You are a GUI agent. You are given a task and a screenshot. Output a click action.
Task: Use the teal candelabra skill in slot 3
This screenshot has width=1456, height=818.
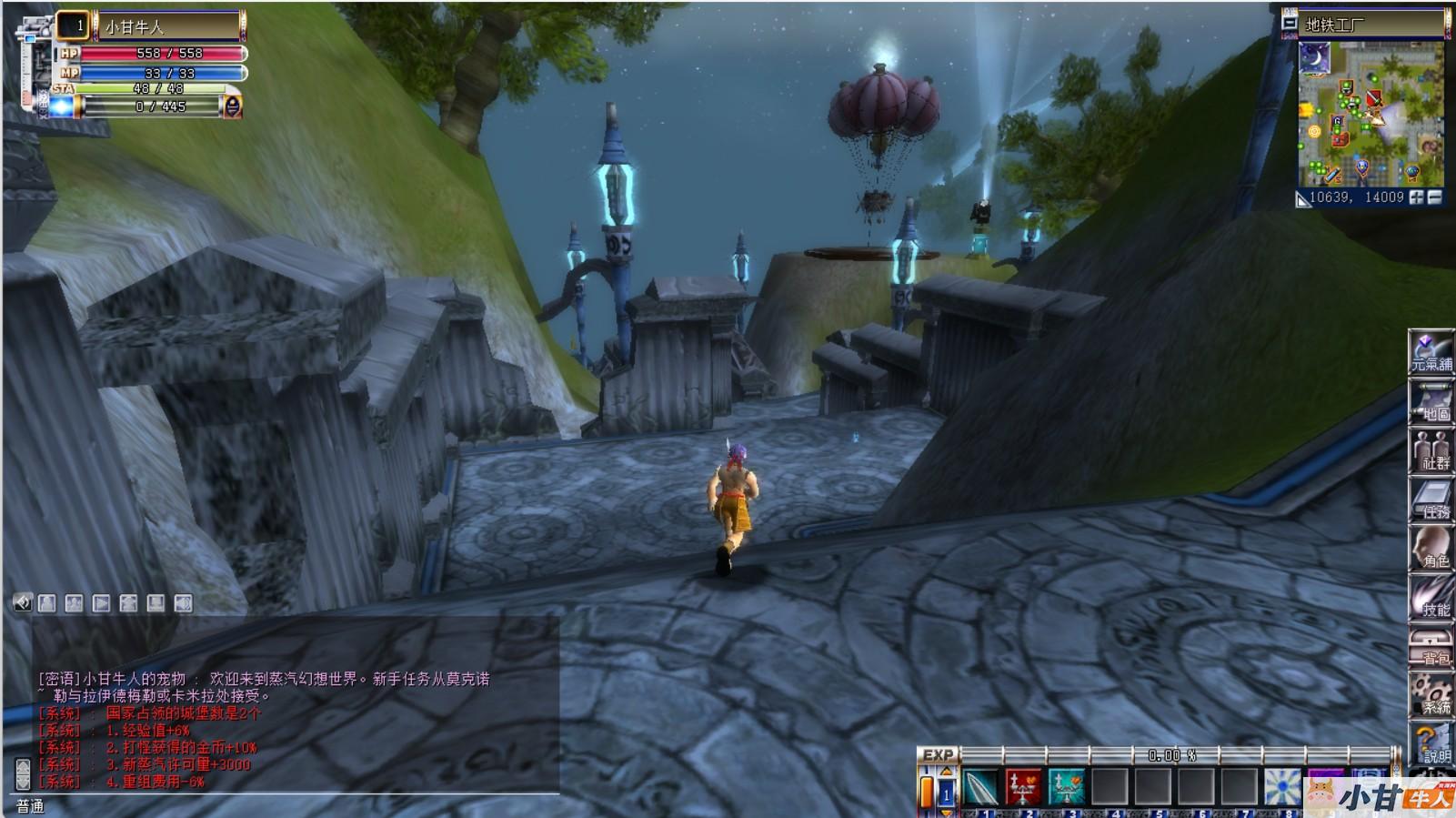[1067, 787]
